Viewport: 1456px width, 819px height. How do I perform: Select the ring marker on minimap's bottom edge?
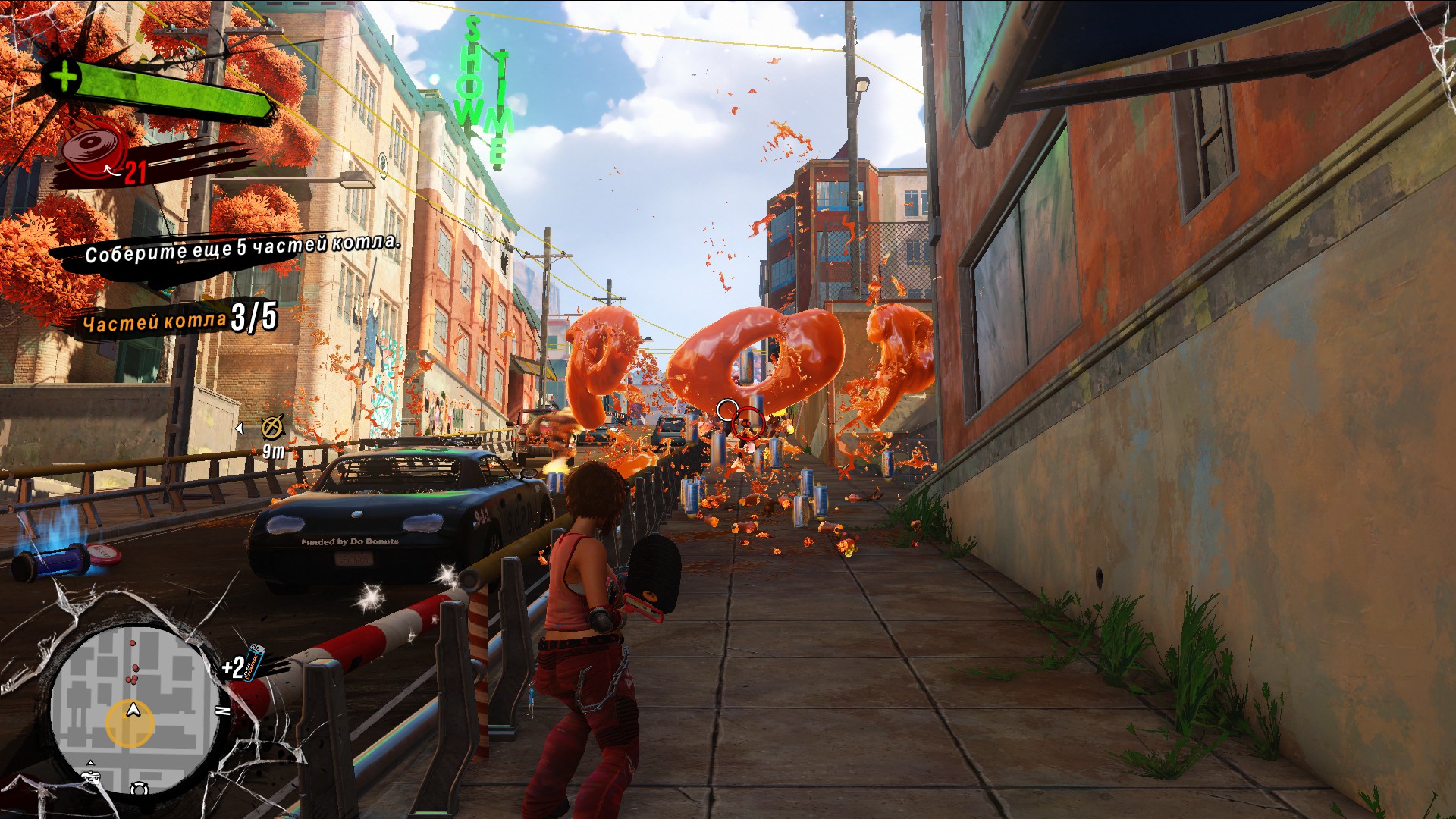139,789
